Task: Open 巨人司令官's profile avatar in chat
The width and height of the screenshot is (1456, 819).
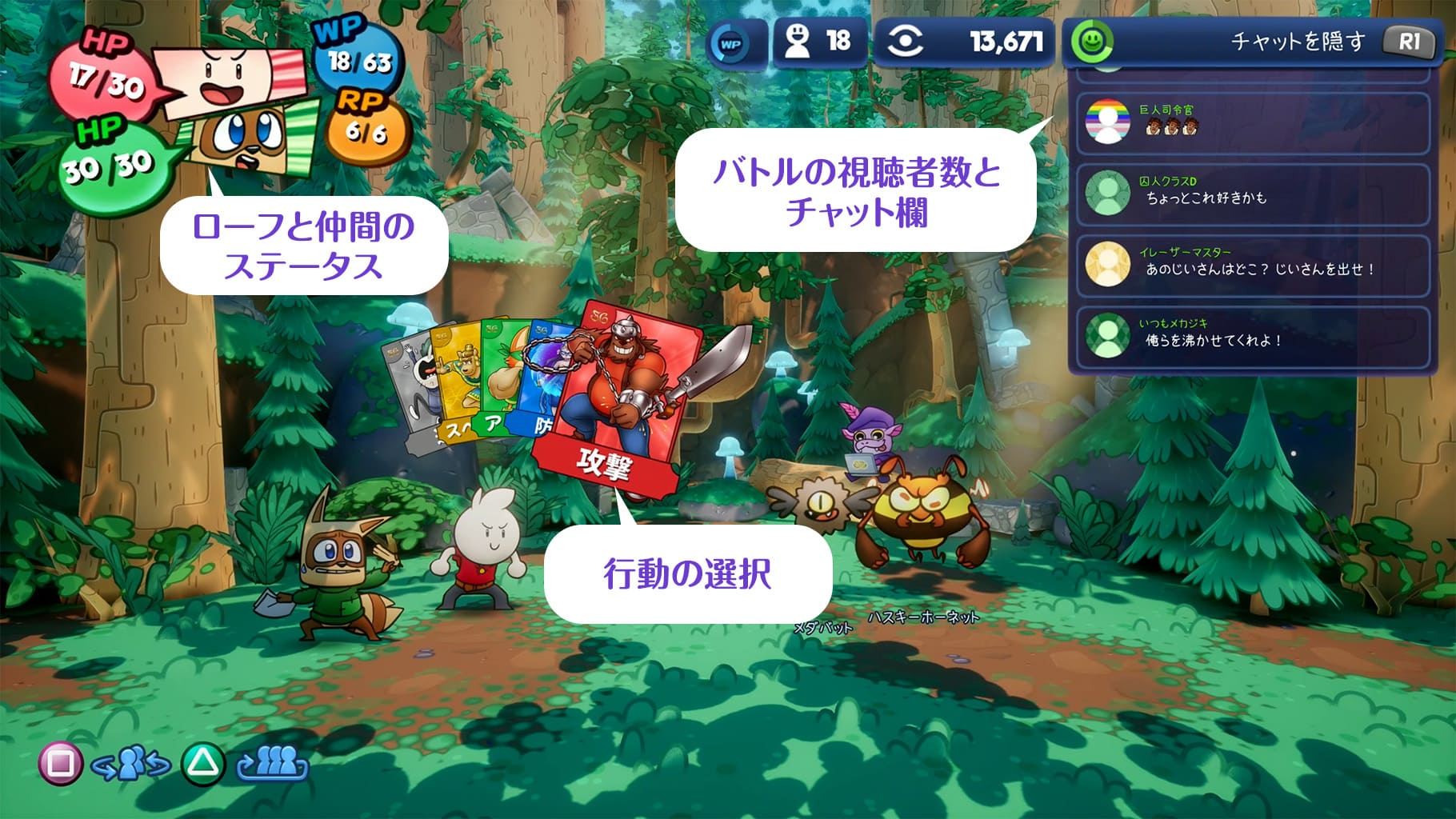Action: [x=1106, y=121]
